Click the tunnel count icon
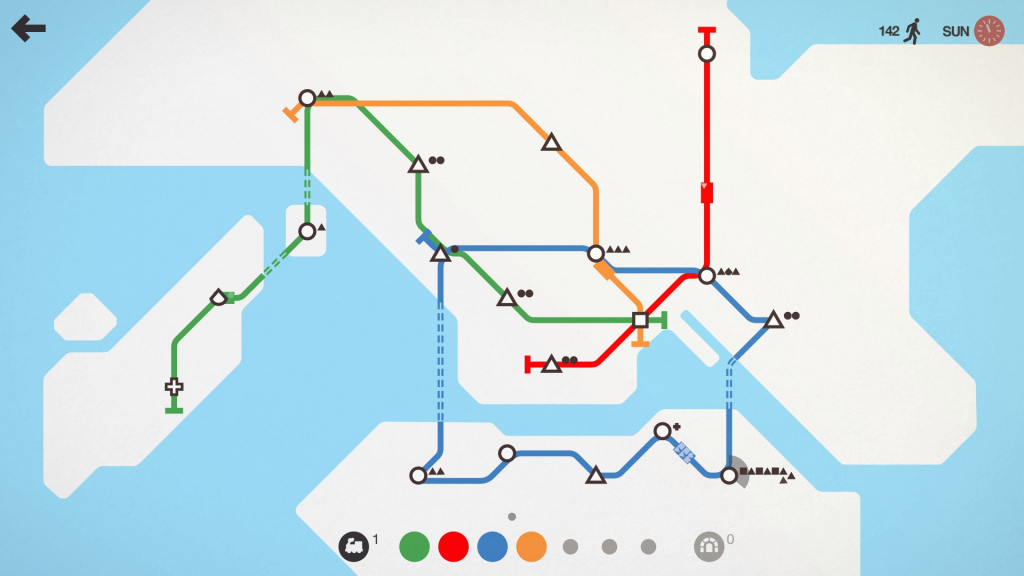Screen dimensions: 1024x576 click(708, 546)
